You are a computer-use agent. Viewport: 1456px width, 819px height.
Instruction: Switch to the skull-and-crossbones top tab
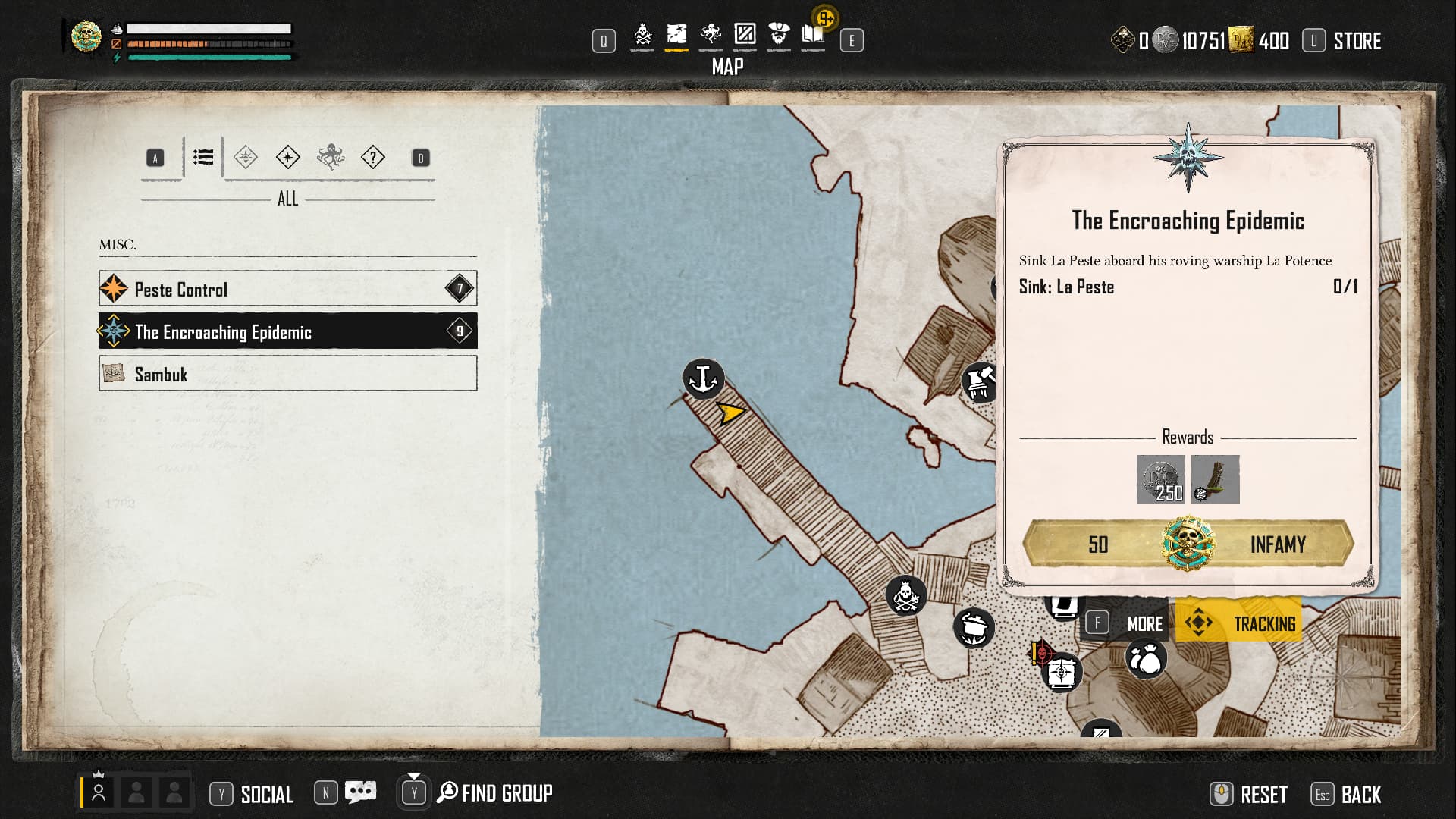642,35
